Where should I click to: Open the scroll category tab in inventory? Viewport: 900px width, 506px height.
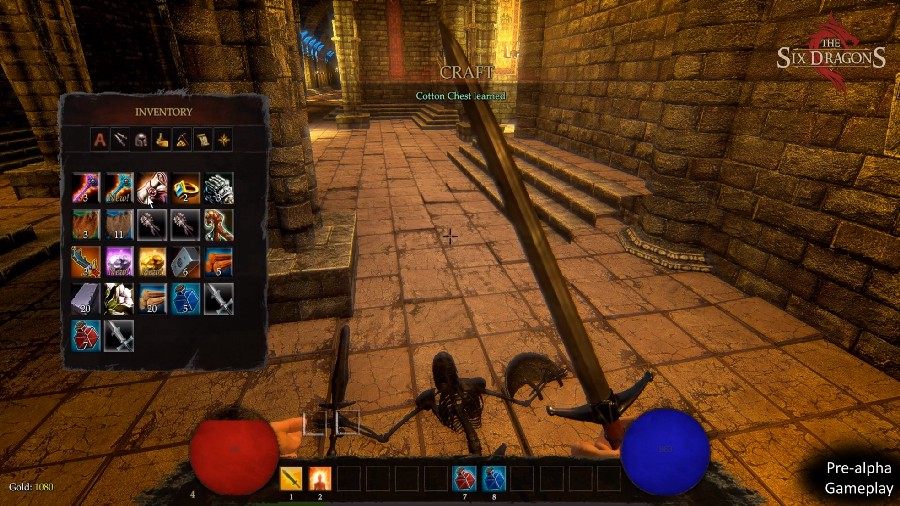(202, 141)
